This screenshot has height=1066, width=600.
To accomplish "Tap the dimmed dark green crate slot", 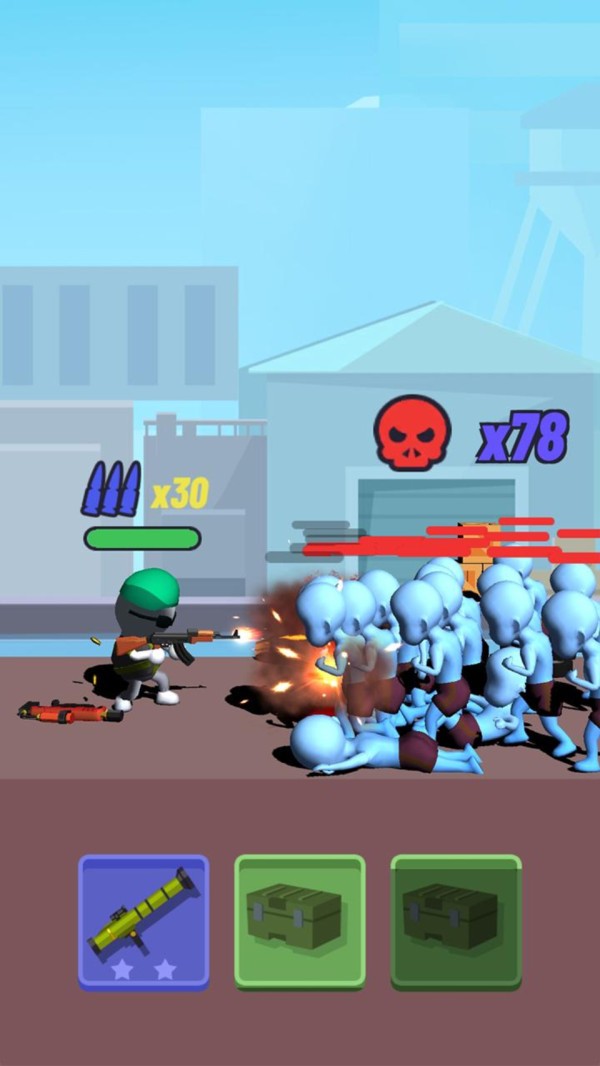I will point(456,921).
